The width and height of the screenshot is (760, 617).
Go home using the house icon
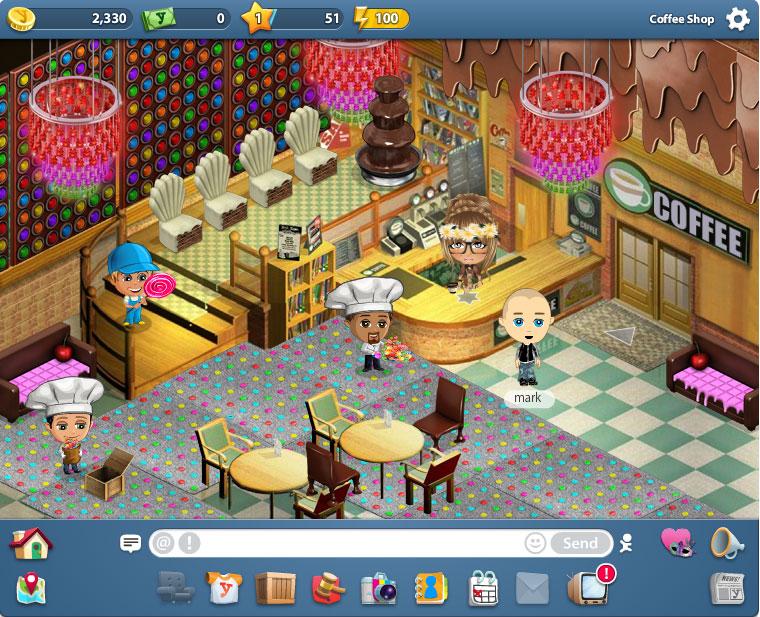30,543
